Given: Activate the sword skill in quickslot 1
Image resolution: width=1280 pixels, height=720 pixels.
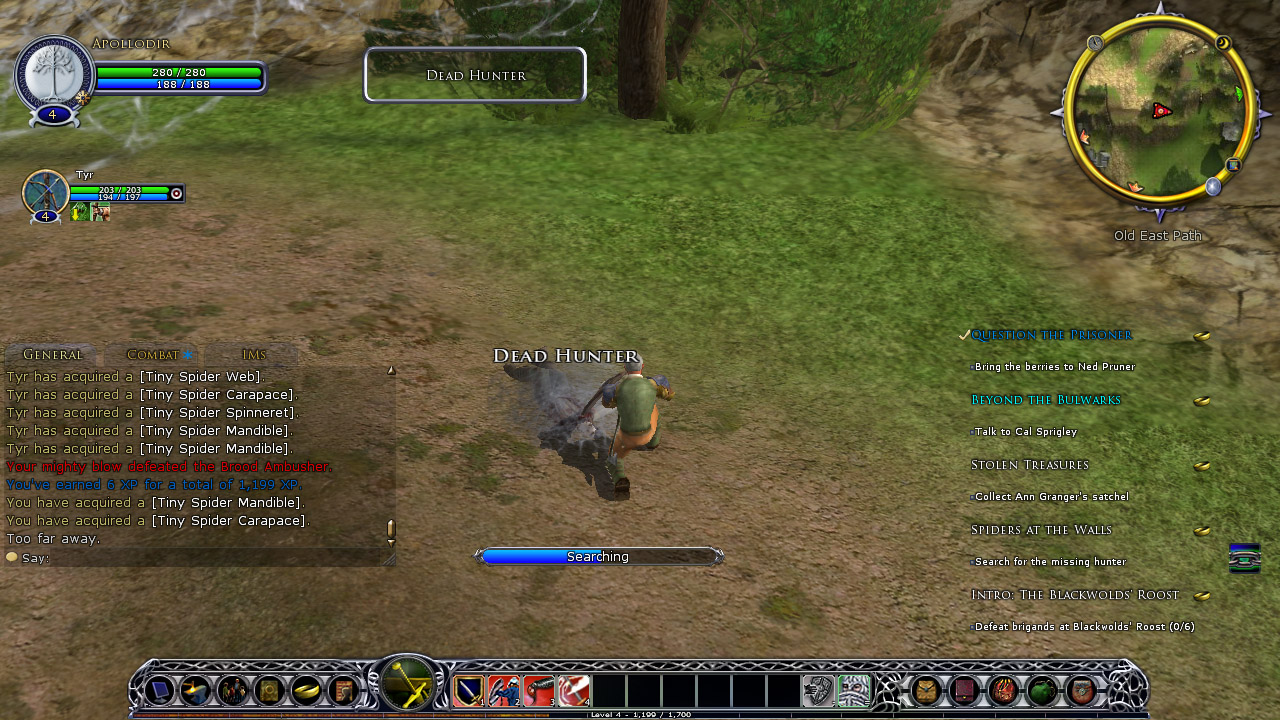Looking at the screenshot, I should pyautogui.click(x=469, y=691).
